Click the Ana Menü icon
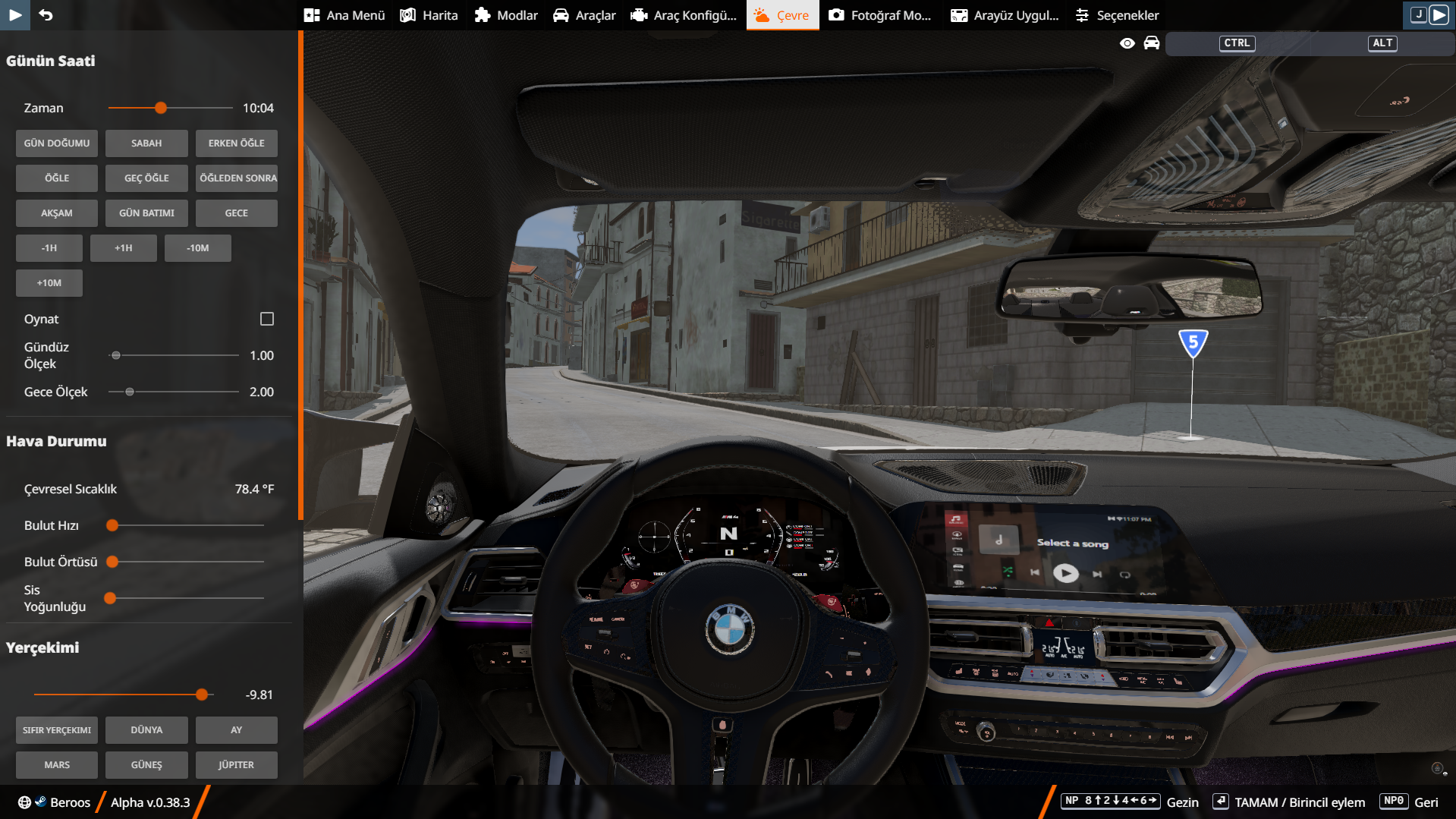This screenshot has height=819, width=1456. (310, 14)
